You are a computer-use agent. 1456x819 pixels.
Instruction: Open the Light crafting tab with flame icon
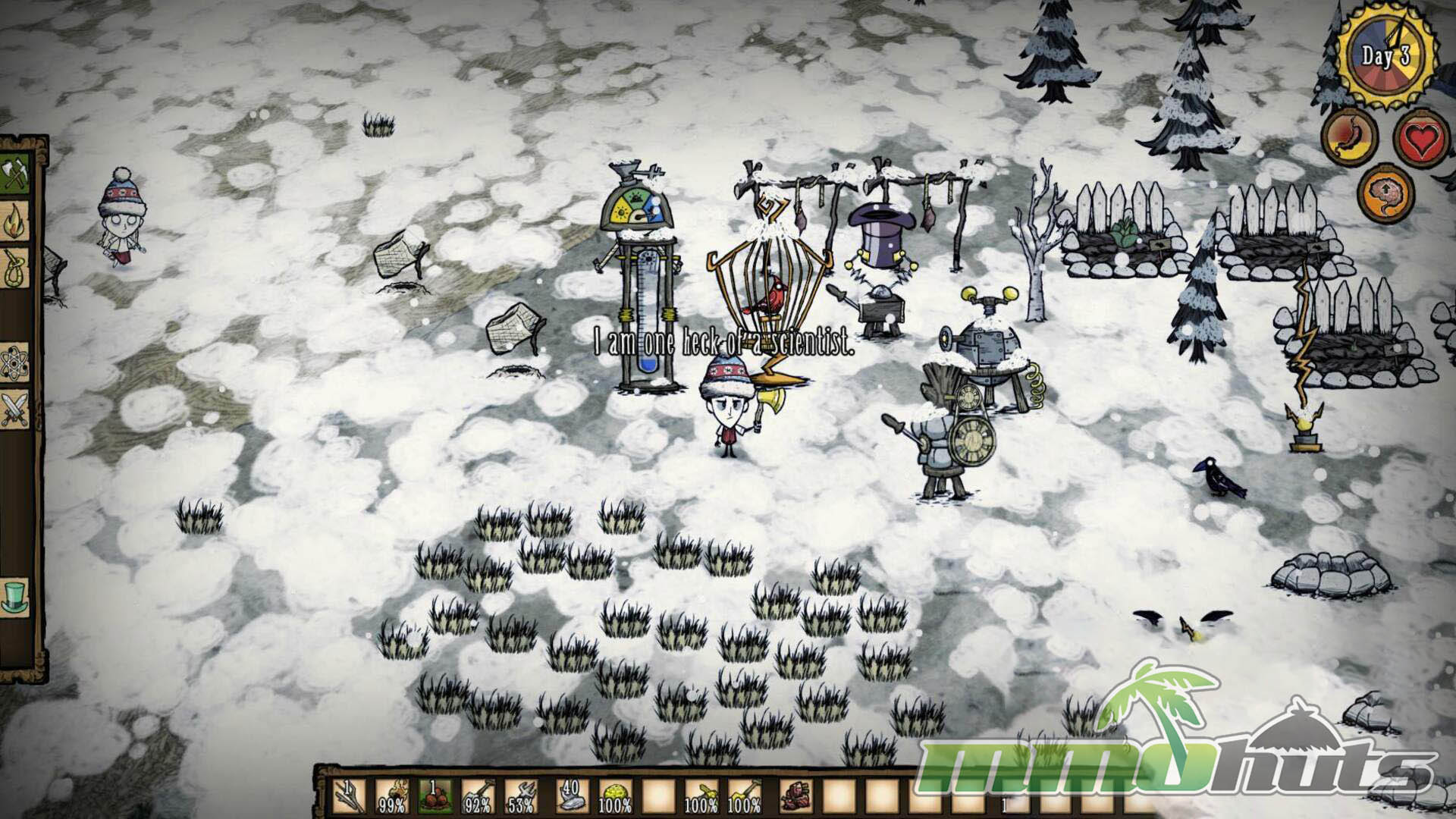tap(15, 221)
